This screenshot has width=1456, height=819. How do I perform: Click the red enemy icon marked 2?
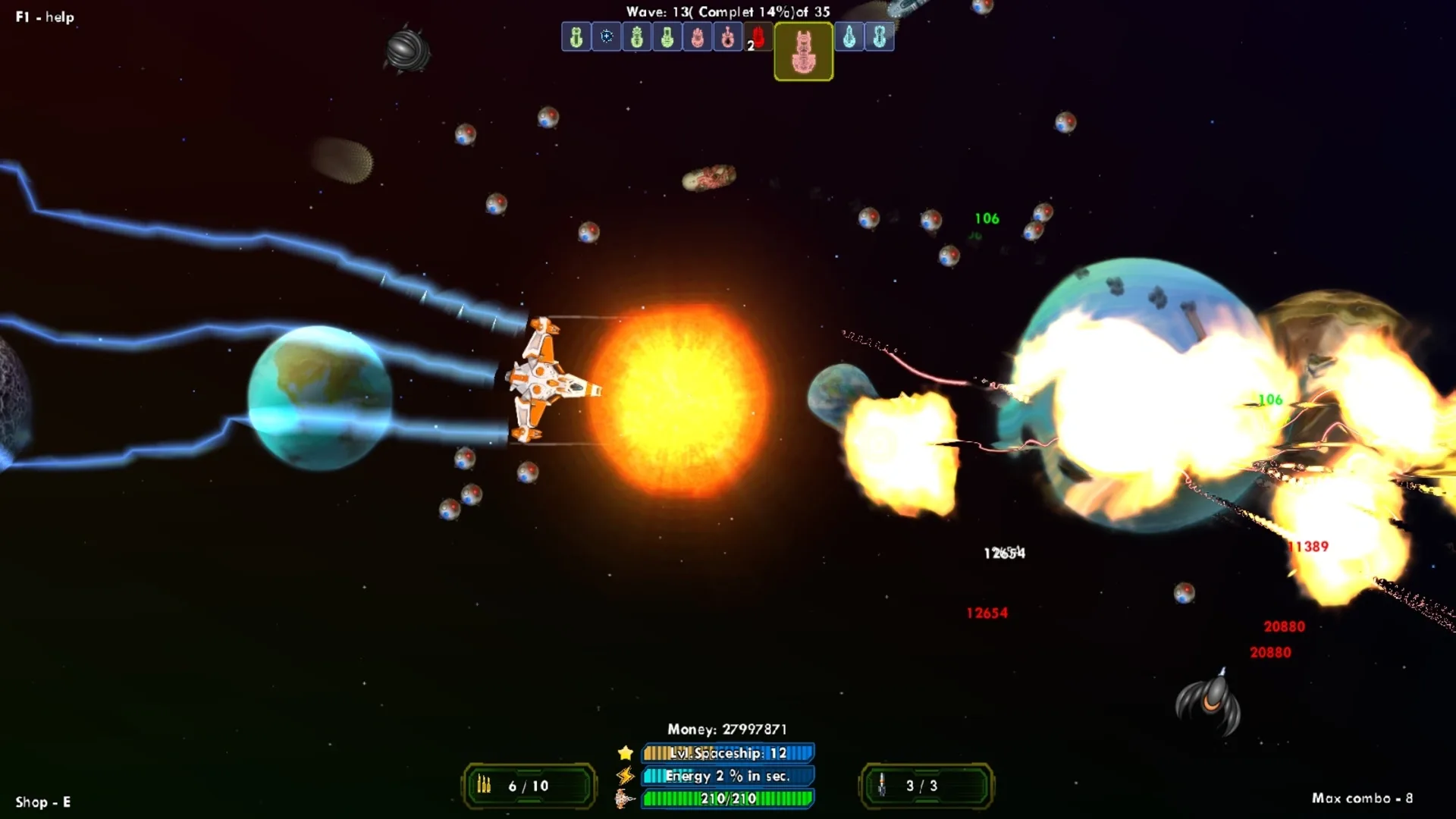point(757,36)
